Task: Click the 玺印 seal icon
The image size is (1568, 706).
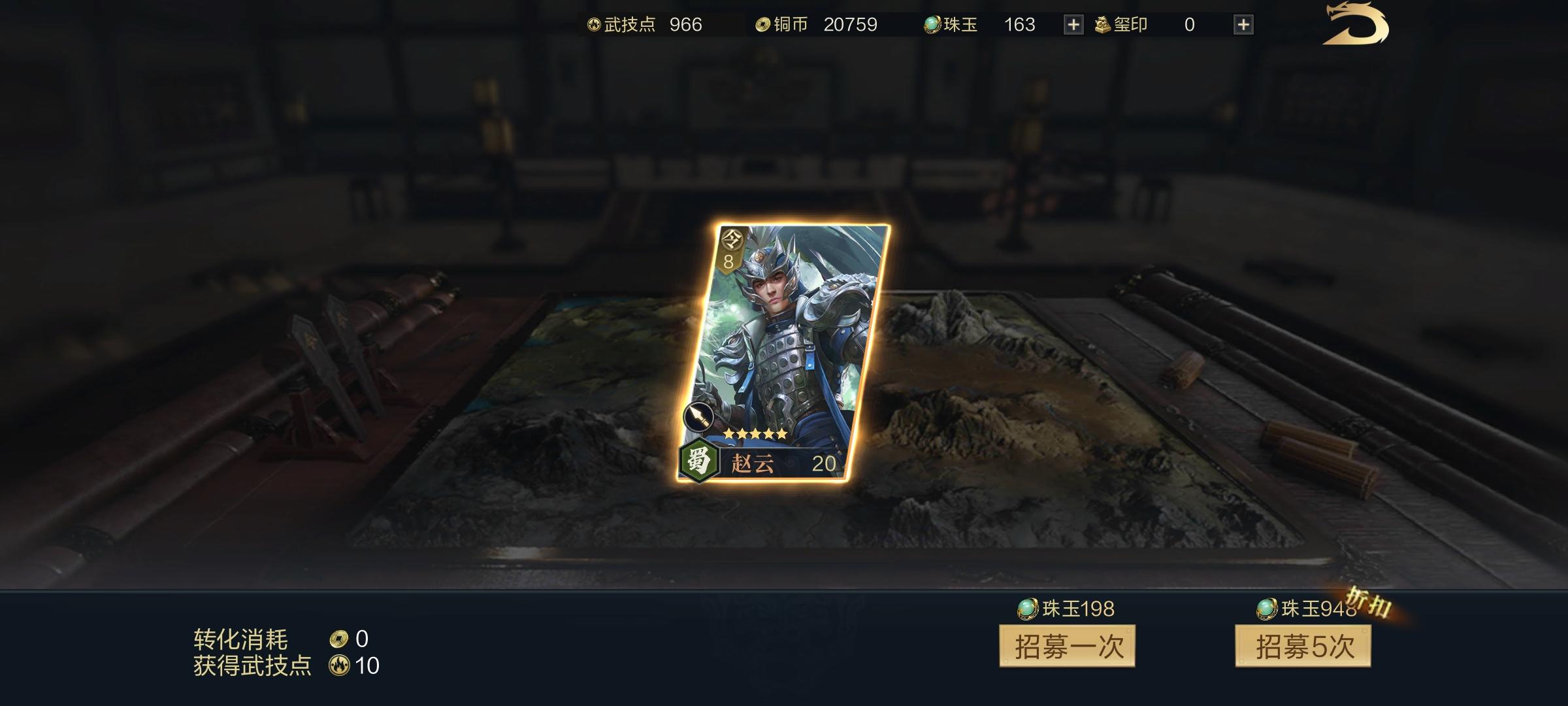Action: [1102, 24]
